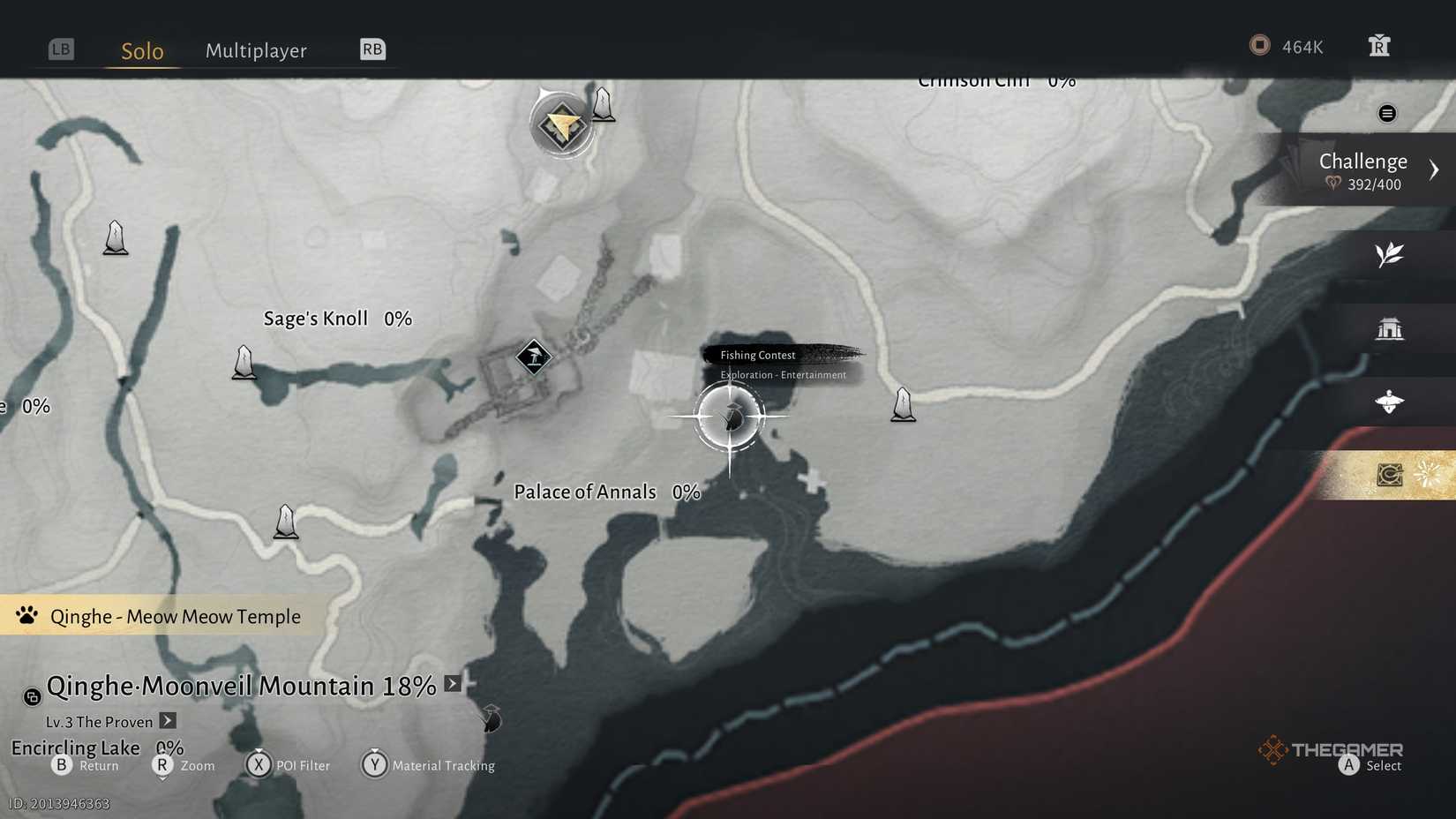Toggle POI Filter with X button
The width and height of the screenshot is (1456, 819).
click(x=259, y=765)
